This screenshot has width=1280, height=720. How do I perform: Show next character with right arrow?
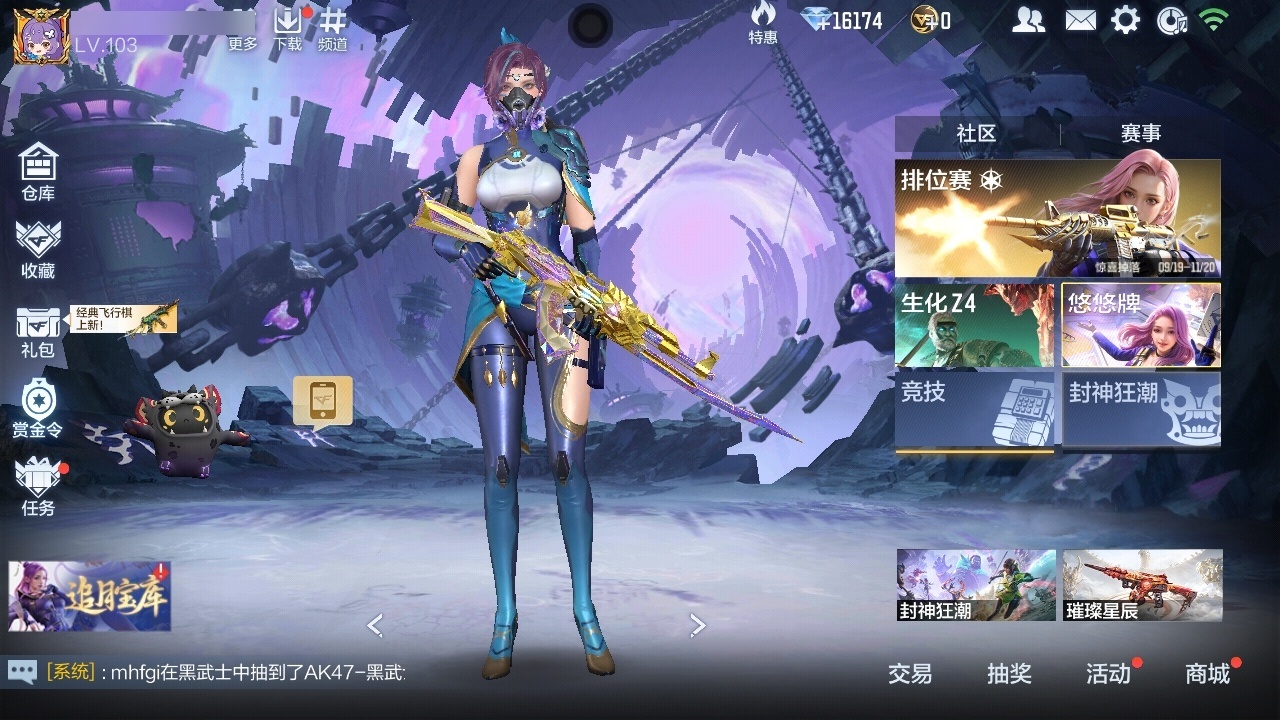coord(698,626)
